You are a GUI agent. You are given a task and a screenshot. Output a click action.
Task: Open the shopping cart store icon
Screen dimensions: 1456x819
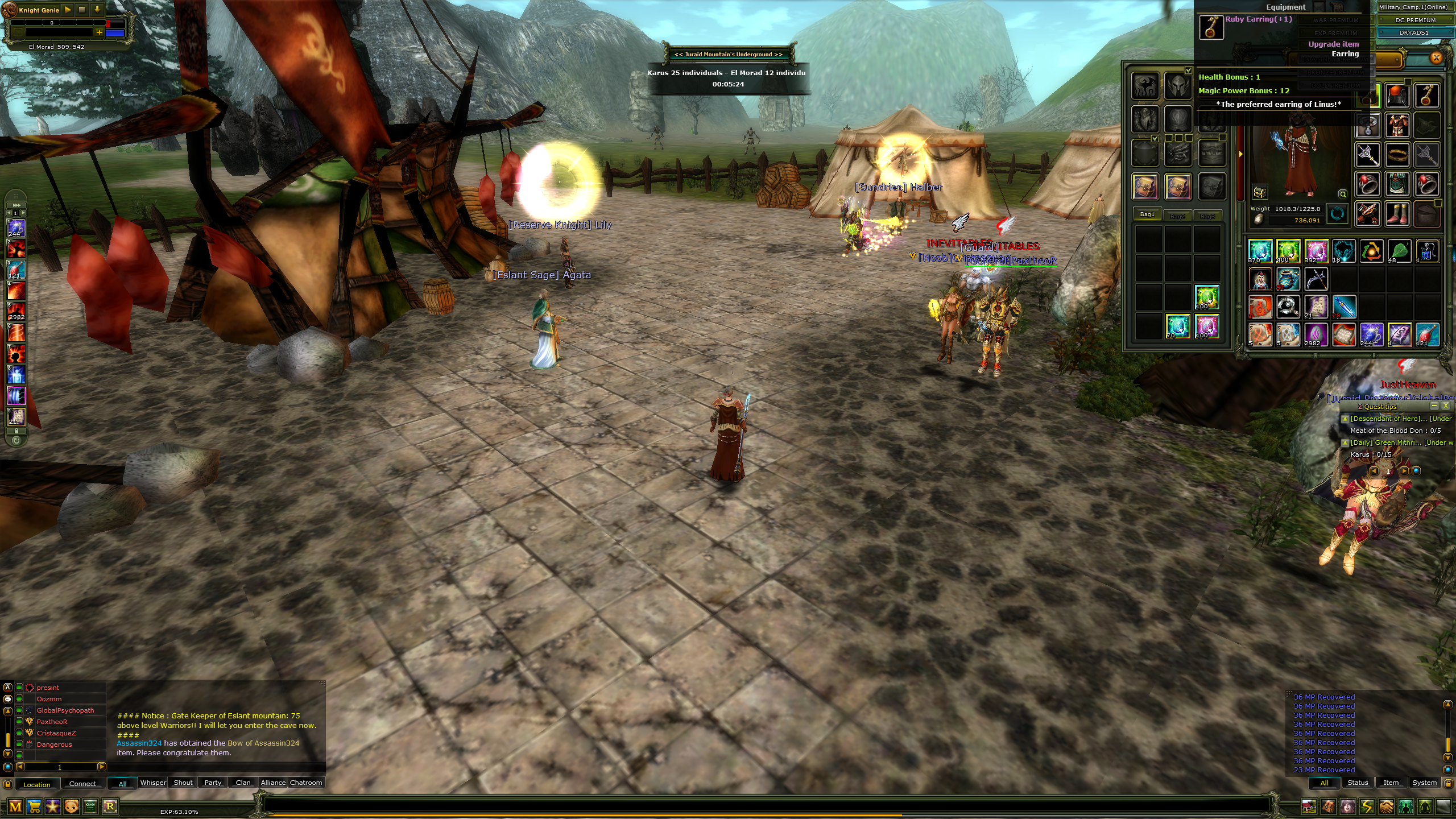34,806
